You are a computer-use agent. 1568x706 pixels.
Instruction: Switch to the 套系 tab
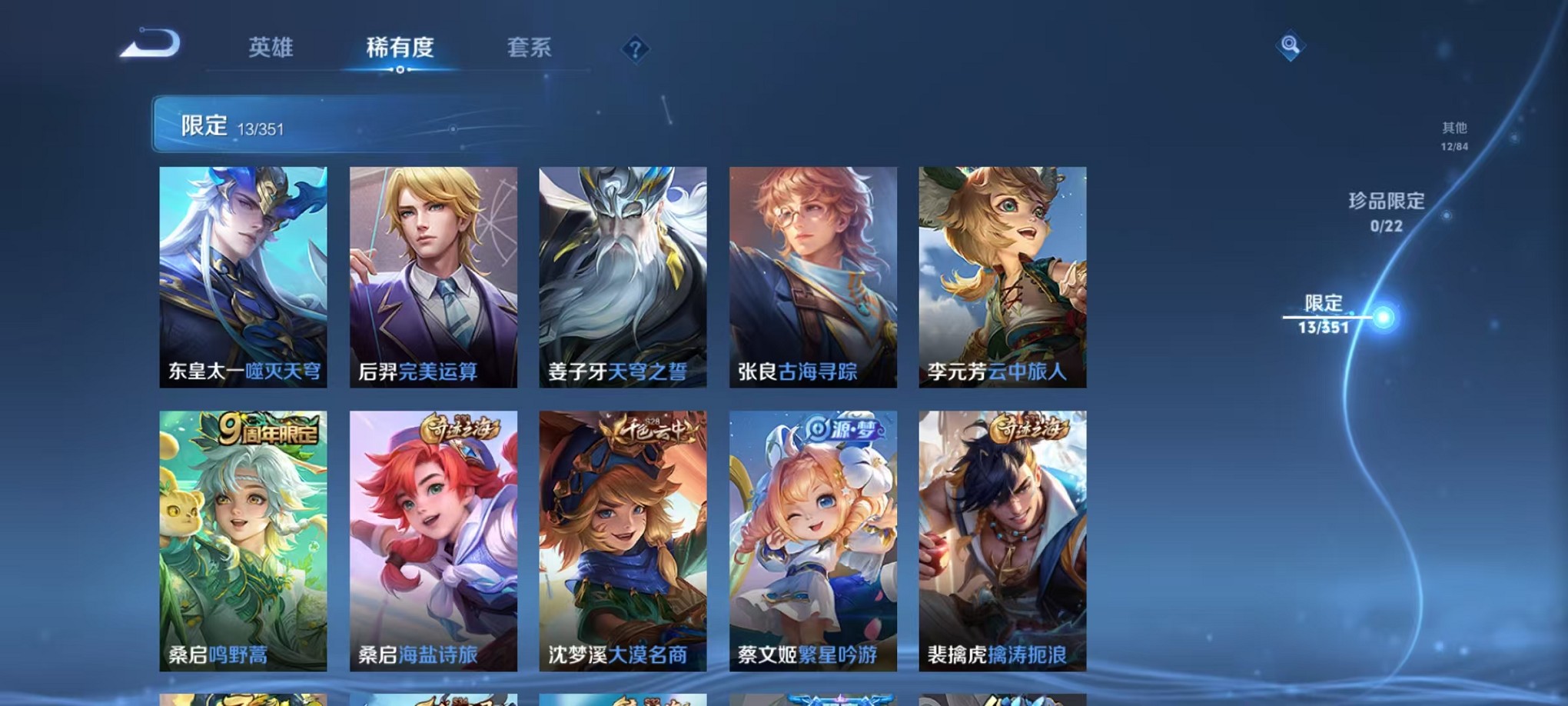tap(527, 48)
